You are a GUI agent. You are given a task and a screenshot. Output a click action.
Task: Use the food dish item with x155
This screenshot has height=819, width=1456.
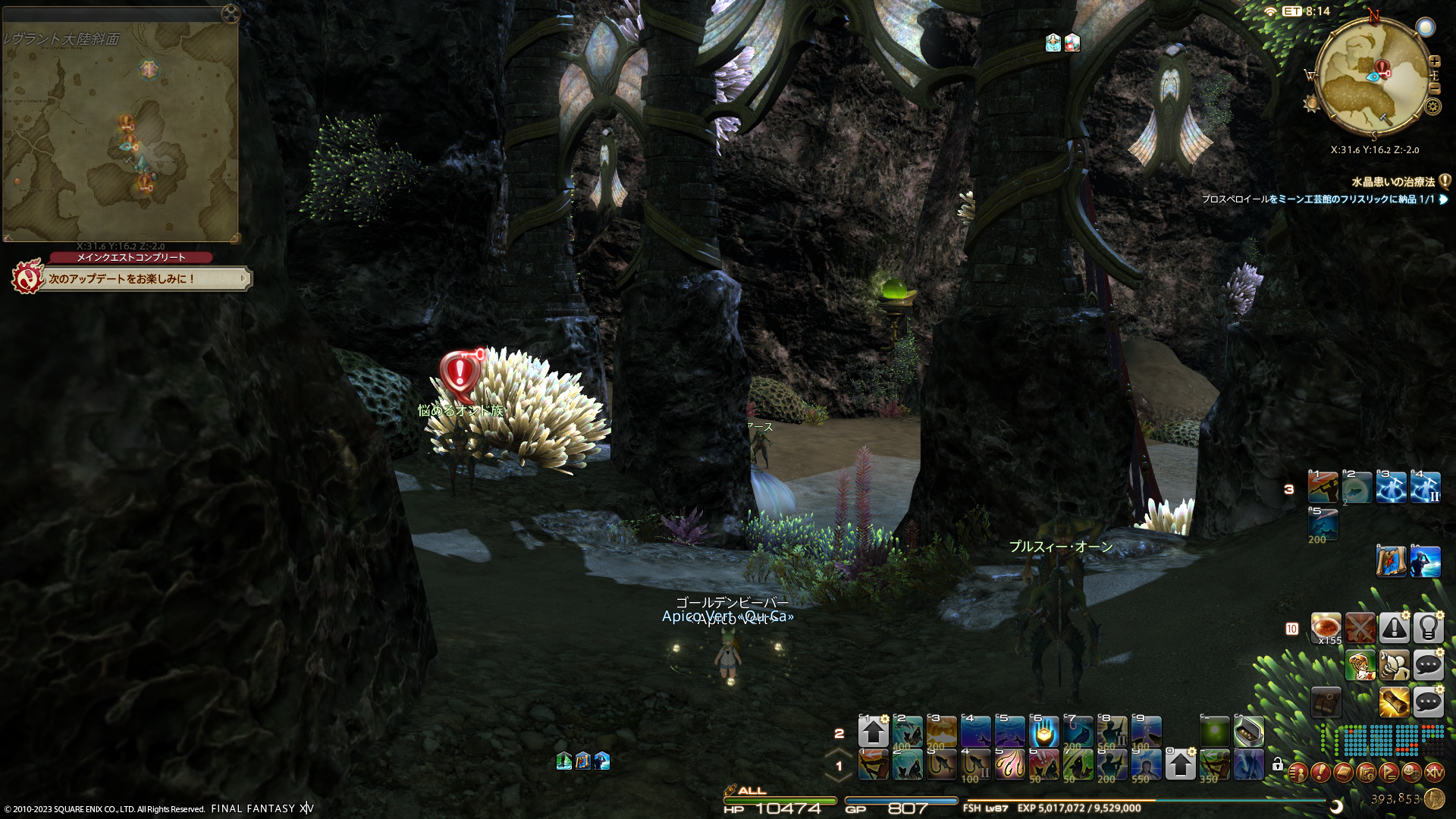click(x=1326, y=628)
